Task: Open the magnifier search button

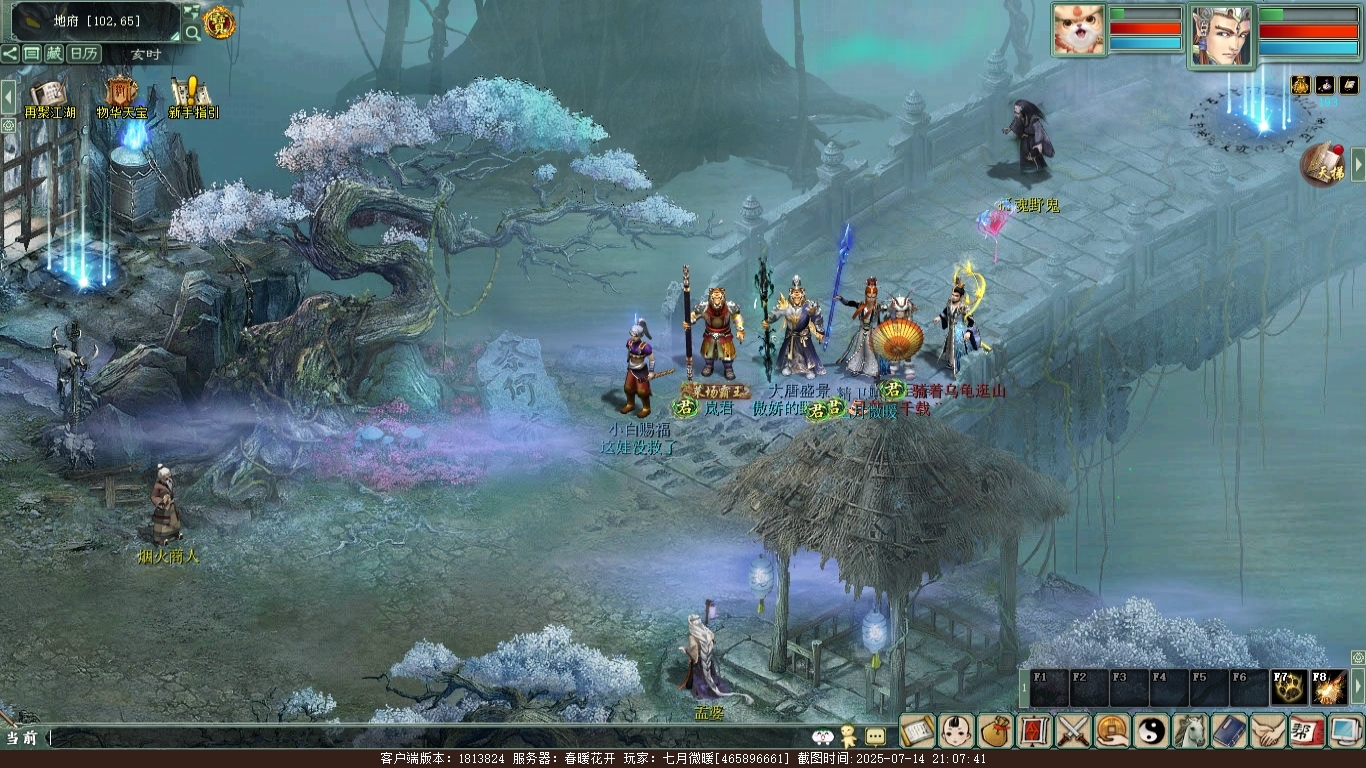Action: pyautogui.click(x=191, y=32)
